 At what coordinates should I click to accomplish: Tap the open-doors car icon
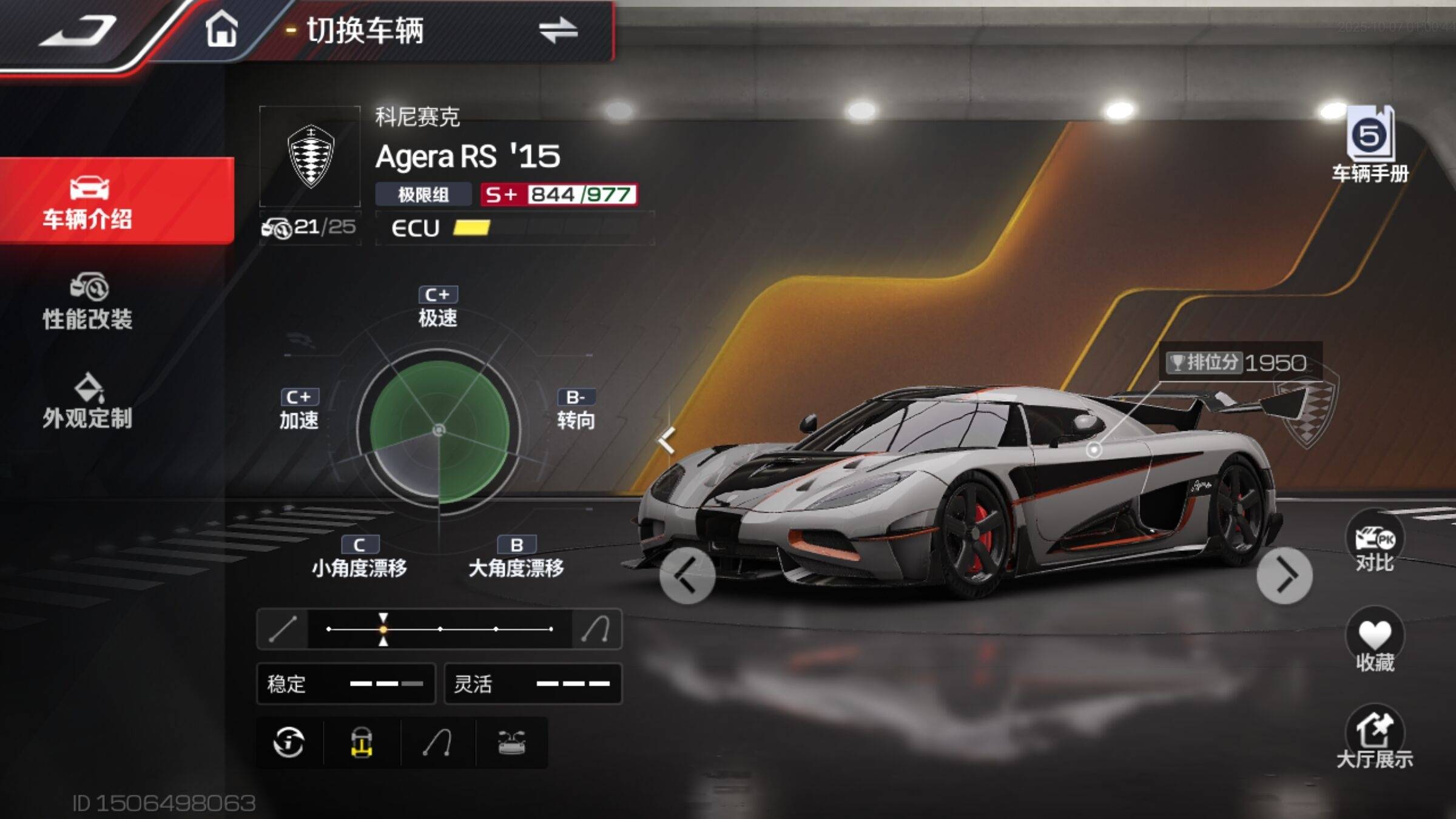tap(511, 743)
